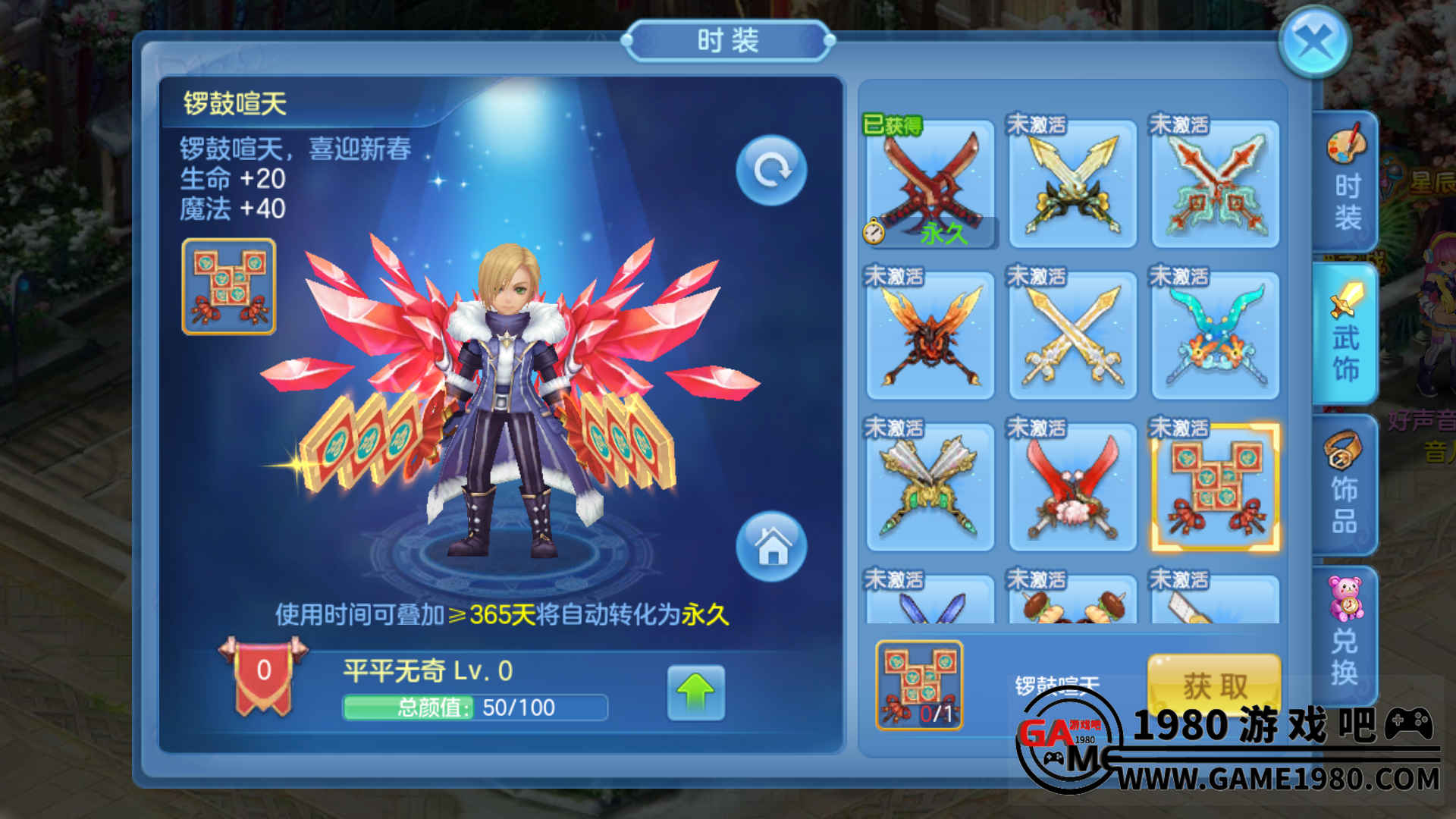Switch to the 饰品 accessories tab
Viewport: 1456px width, 819px height.
pos(1346,485)
